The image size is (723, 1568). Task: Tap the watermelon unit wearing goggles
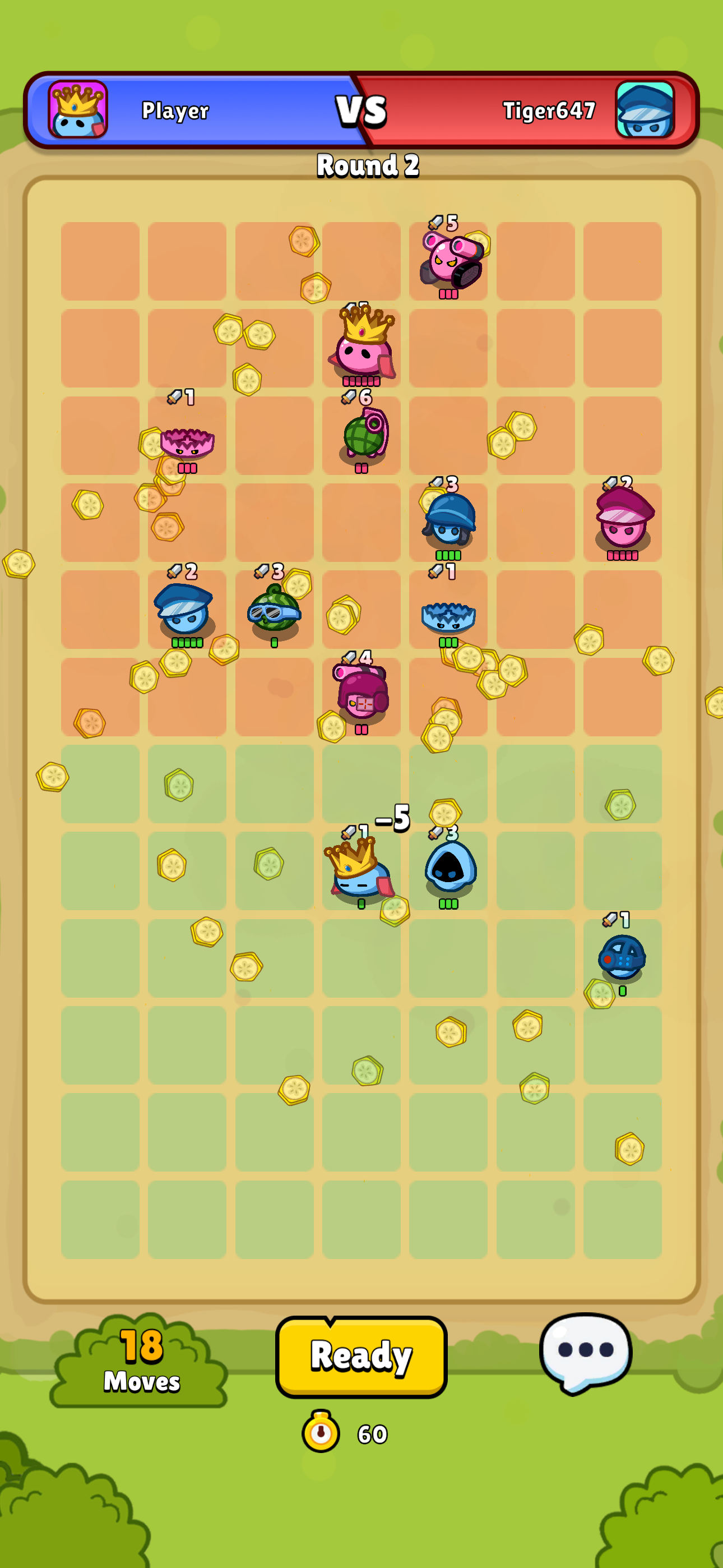point(274,615)
